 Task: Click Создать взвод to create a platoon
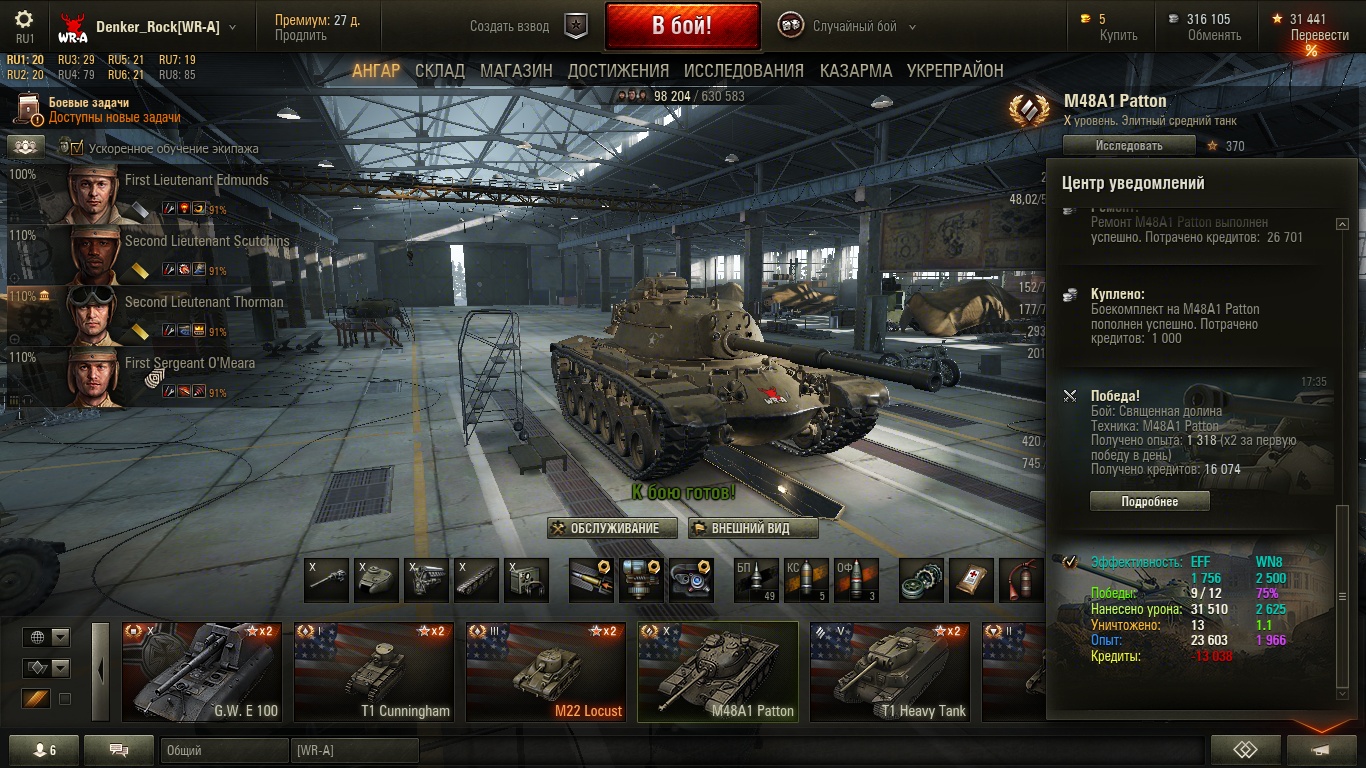510,27
